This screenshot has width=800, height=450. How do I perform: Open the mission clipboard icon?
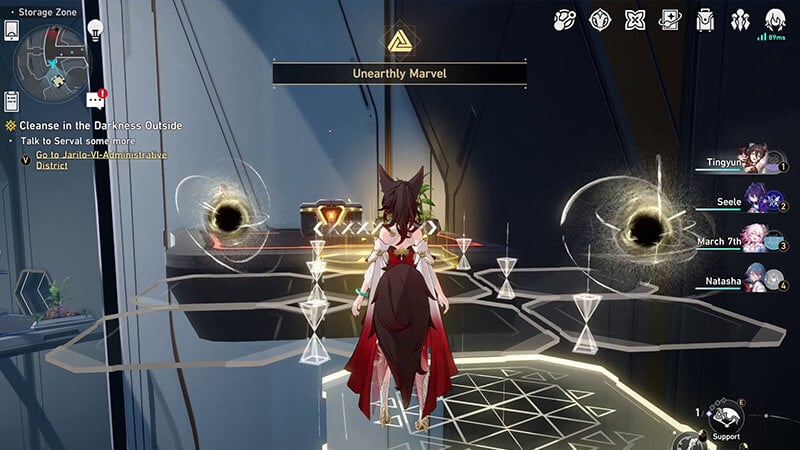(x=12, y=100)
